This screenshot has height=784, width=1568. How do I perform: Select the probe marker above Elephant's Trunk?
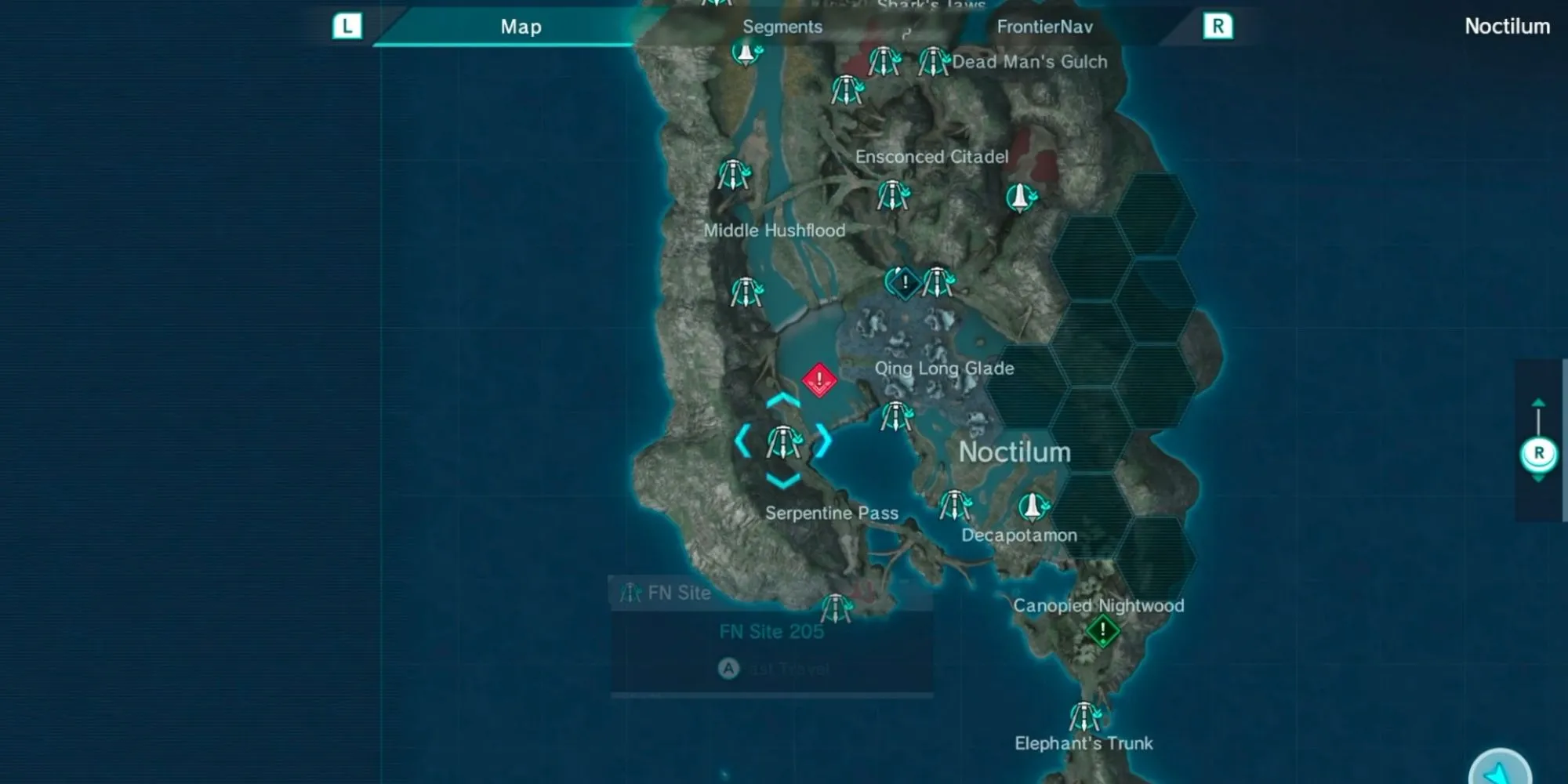pos(1085,717)
